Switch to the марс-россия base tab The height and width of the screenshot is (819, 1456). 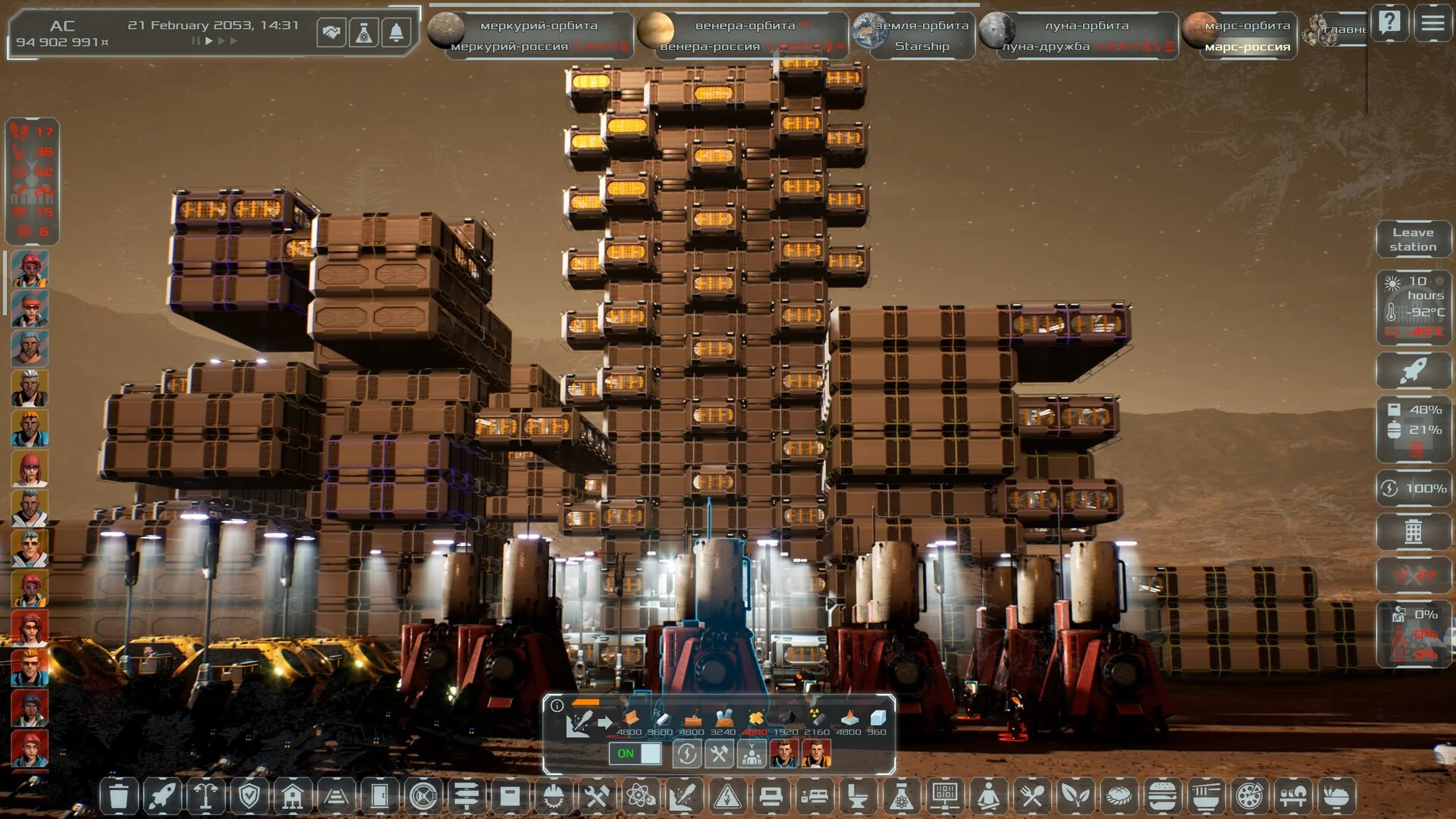1247,46
